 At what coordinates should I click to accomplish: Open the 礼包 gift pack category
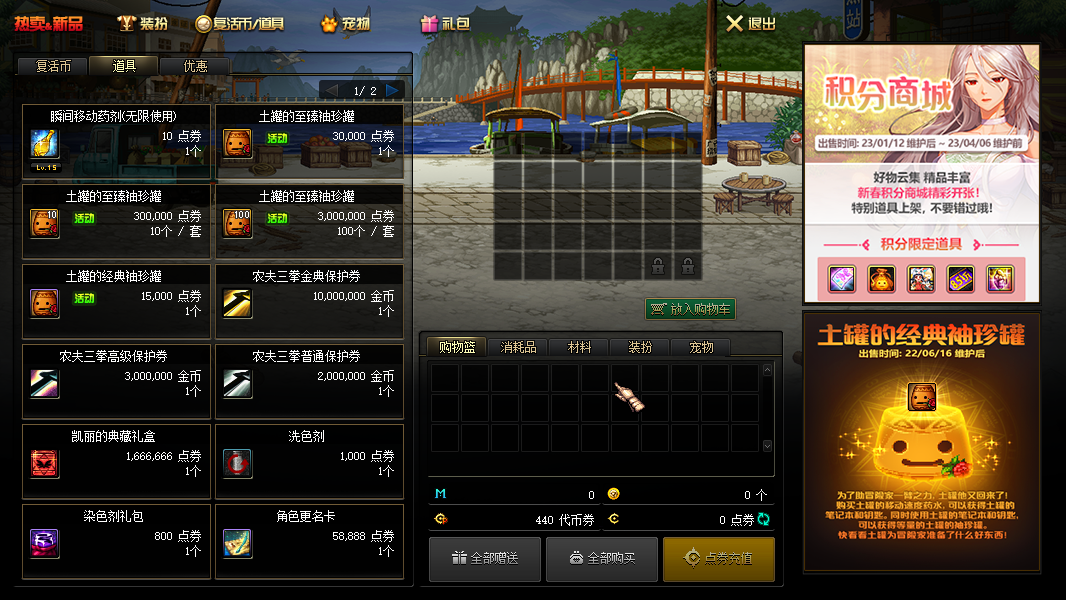[x=446, y=23]
